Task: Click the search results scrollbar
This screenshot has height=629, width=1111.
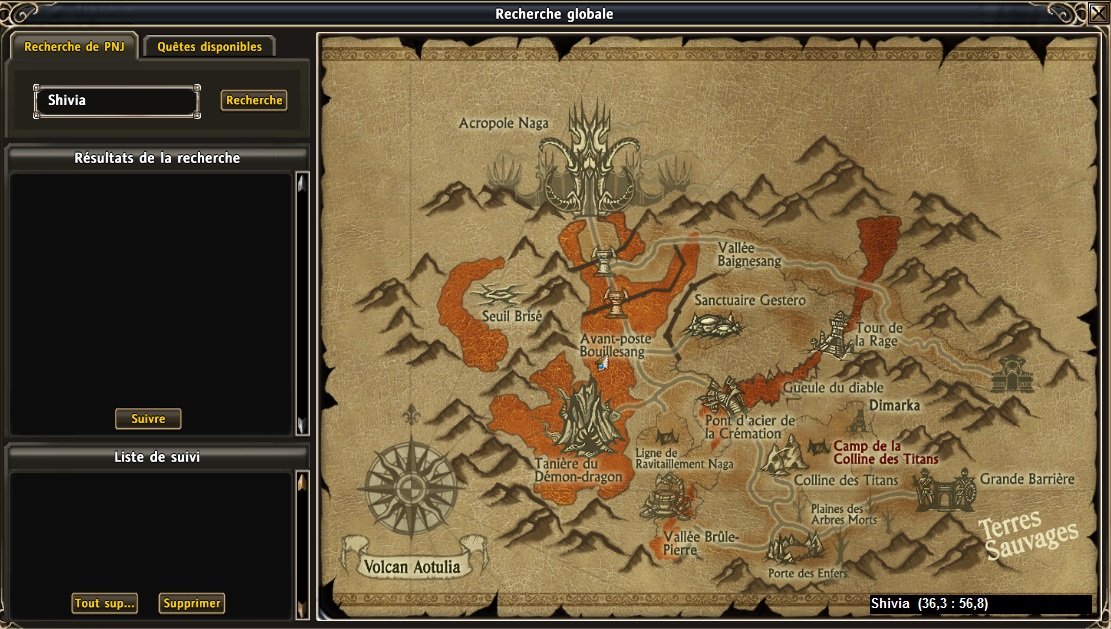Action: click(x=302, y=304)
